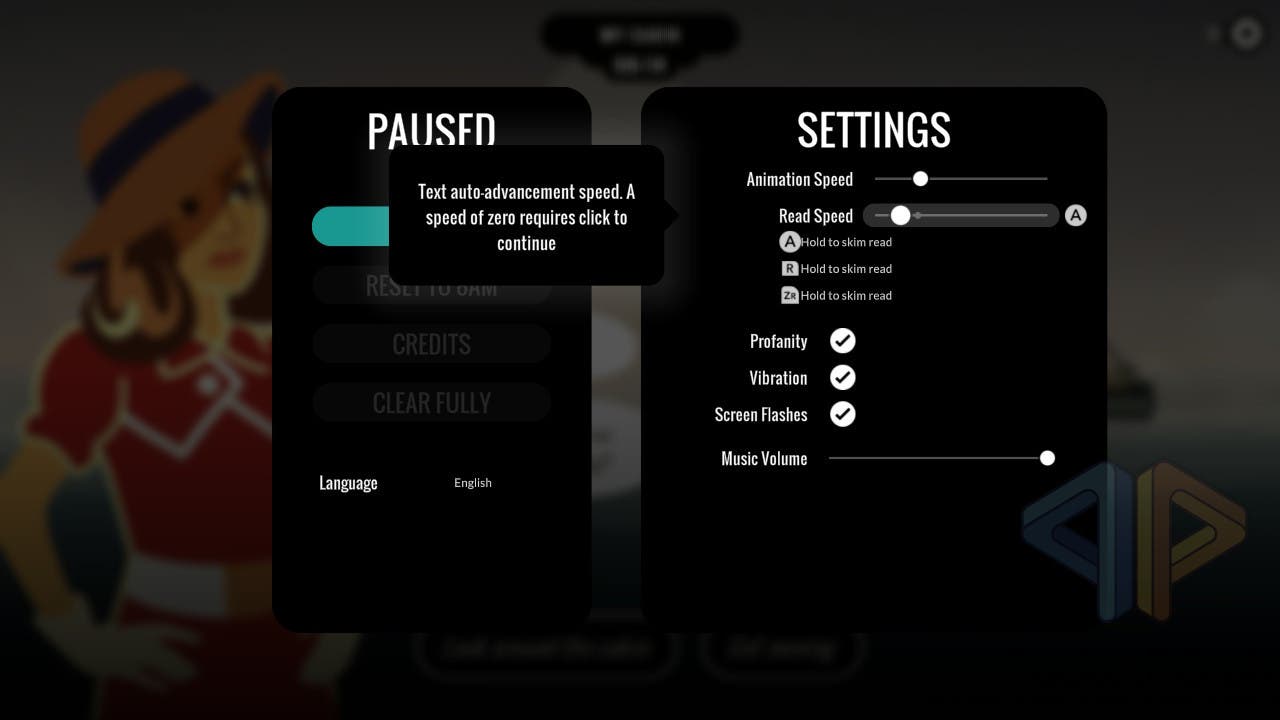Click the Music Volume slider handle

[x=1047, y=458]
